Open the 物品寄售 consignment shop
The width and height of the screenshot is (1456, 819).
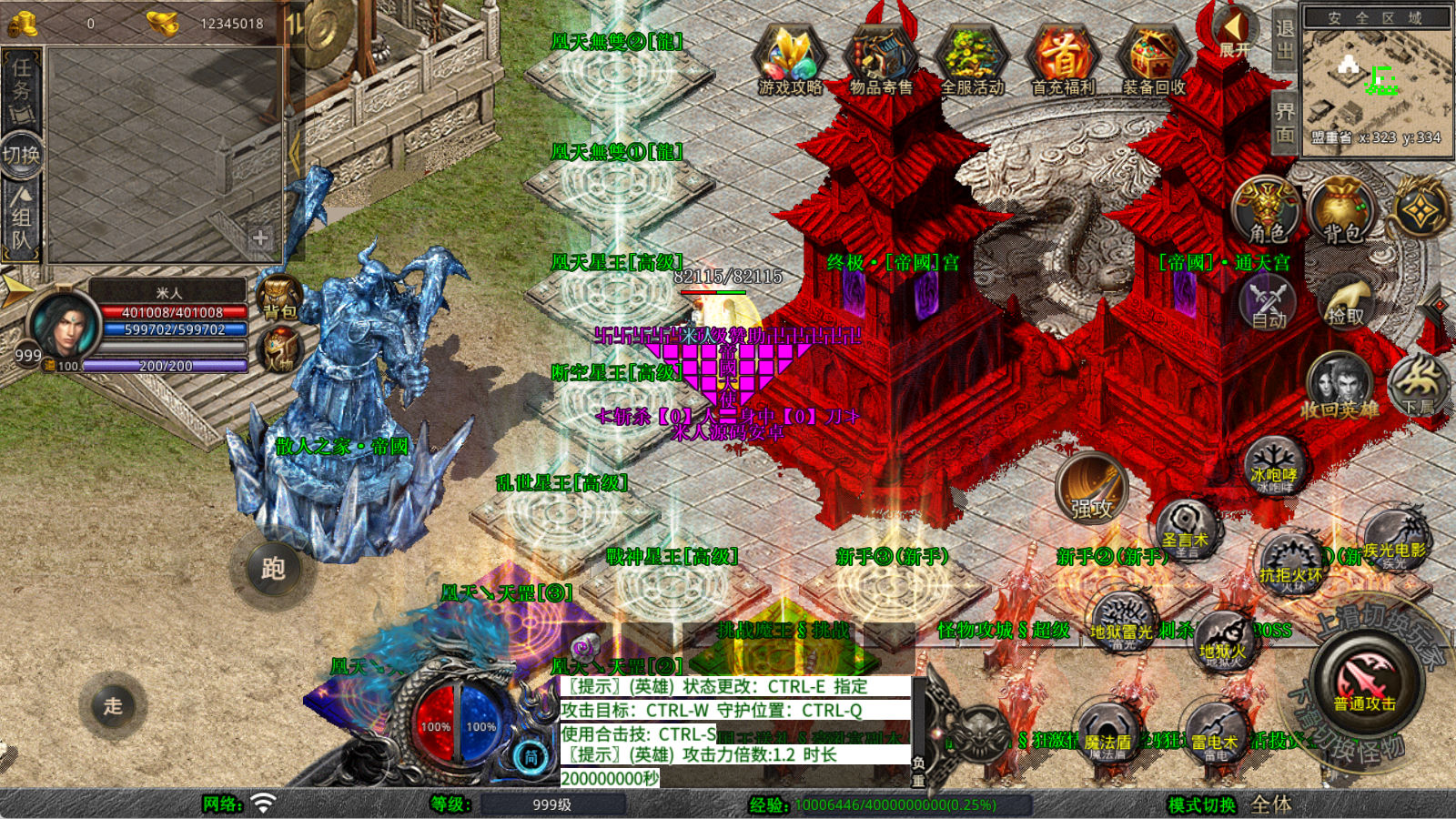point(880,60)
